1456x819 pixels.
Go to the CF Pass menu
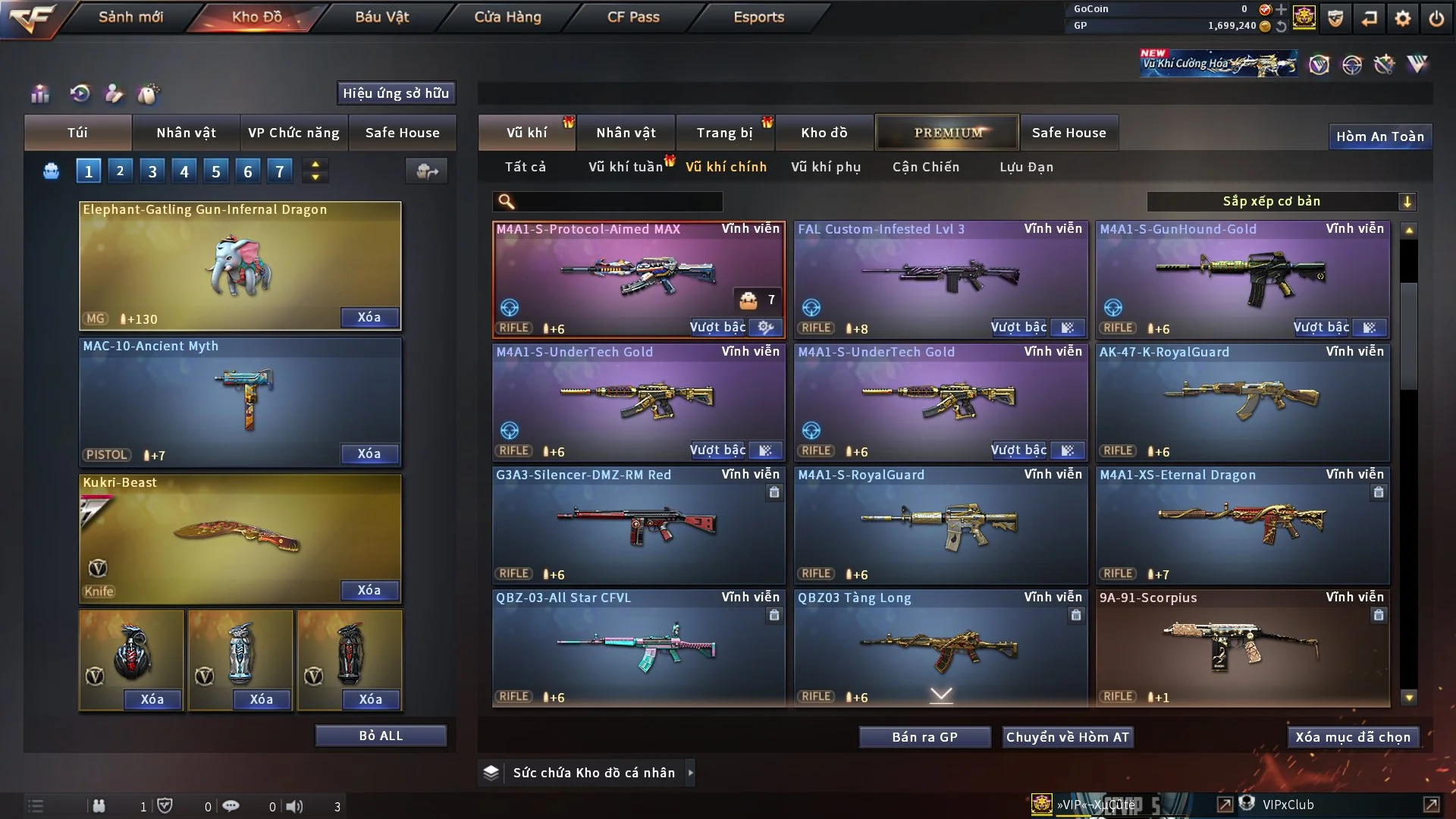633,17
